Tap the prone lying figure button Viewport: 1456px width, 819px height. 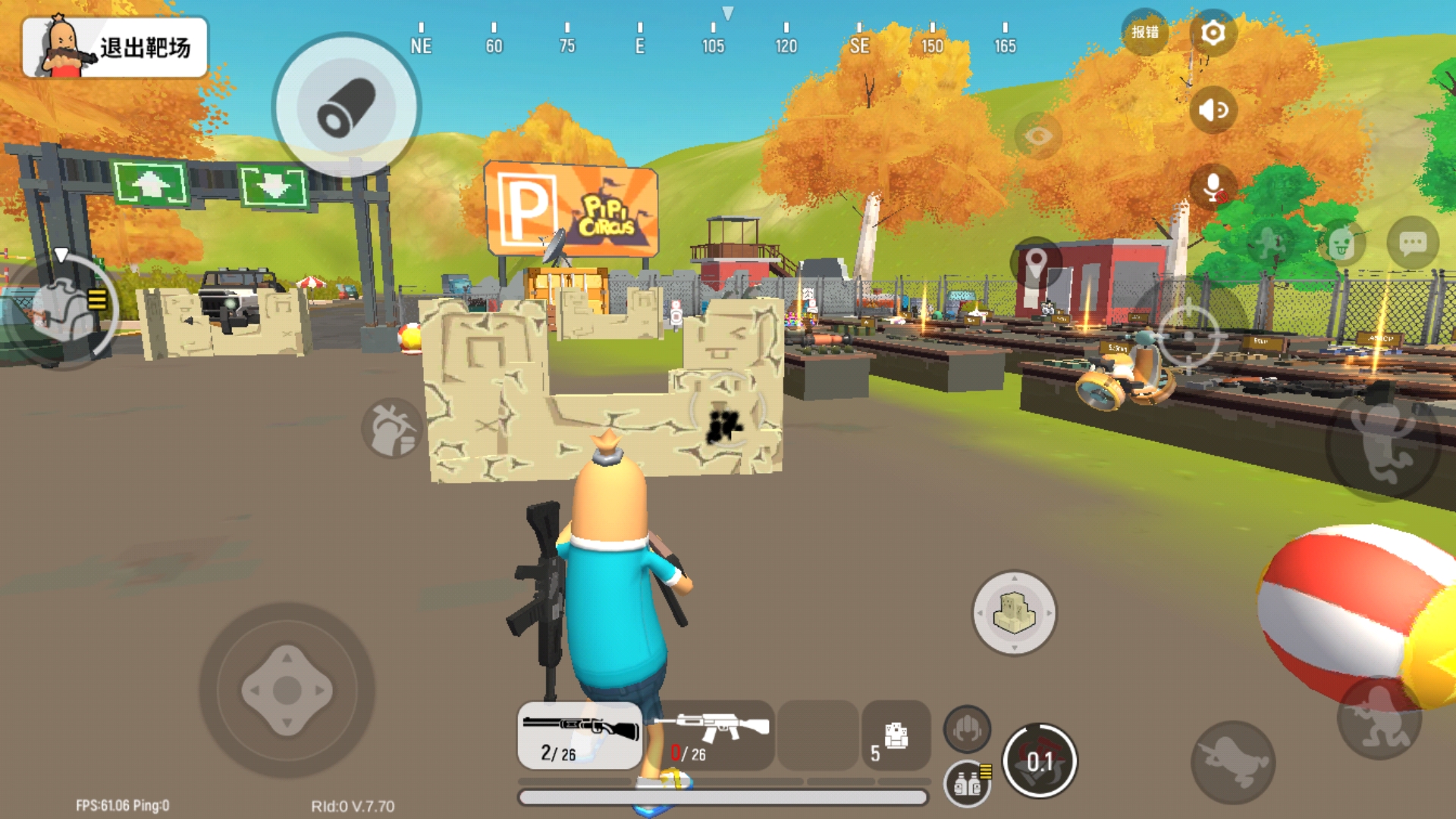tap(1233, 762)
